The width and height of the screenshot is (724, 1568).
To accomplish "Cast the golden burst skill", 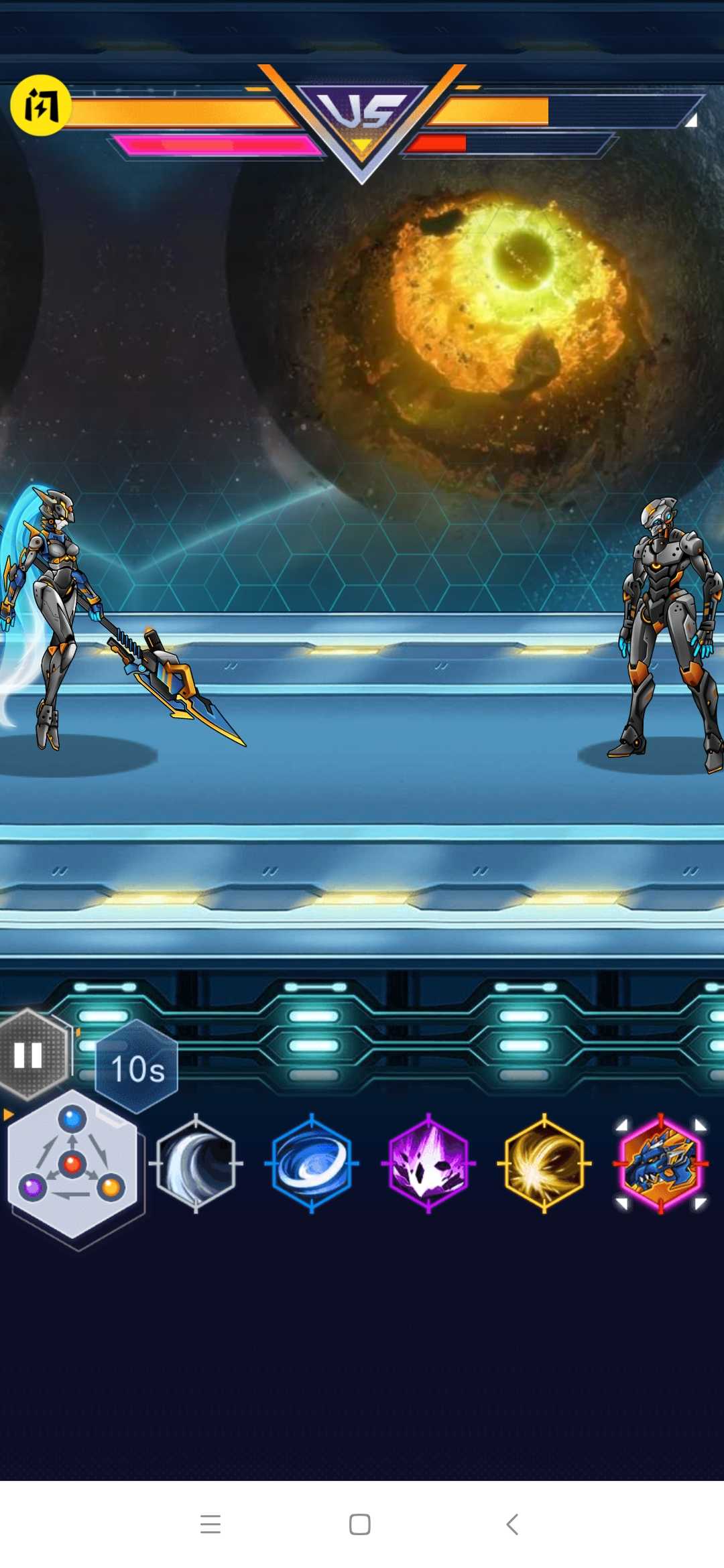I will (544, 1163).
